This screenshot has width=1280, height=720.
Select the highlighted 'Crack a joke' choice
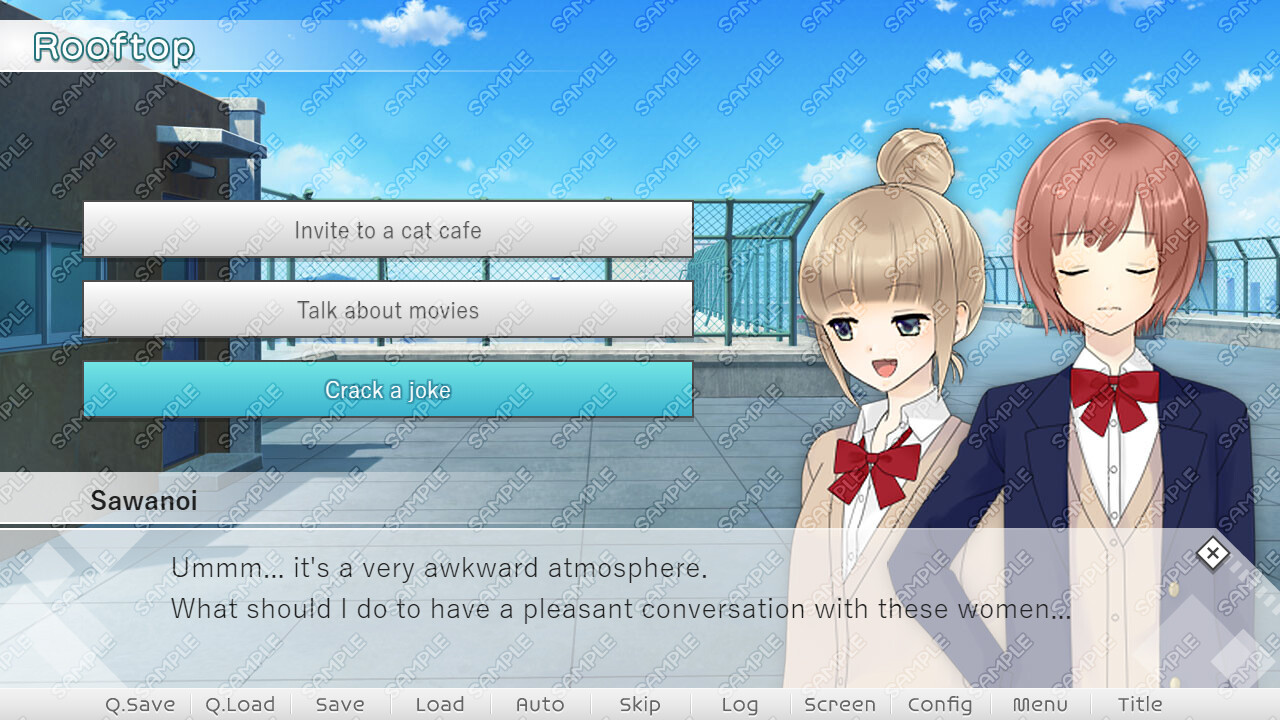click(389, 391)
